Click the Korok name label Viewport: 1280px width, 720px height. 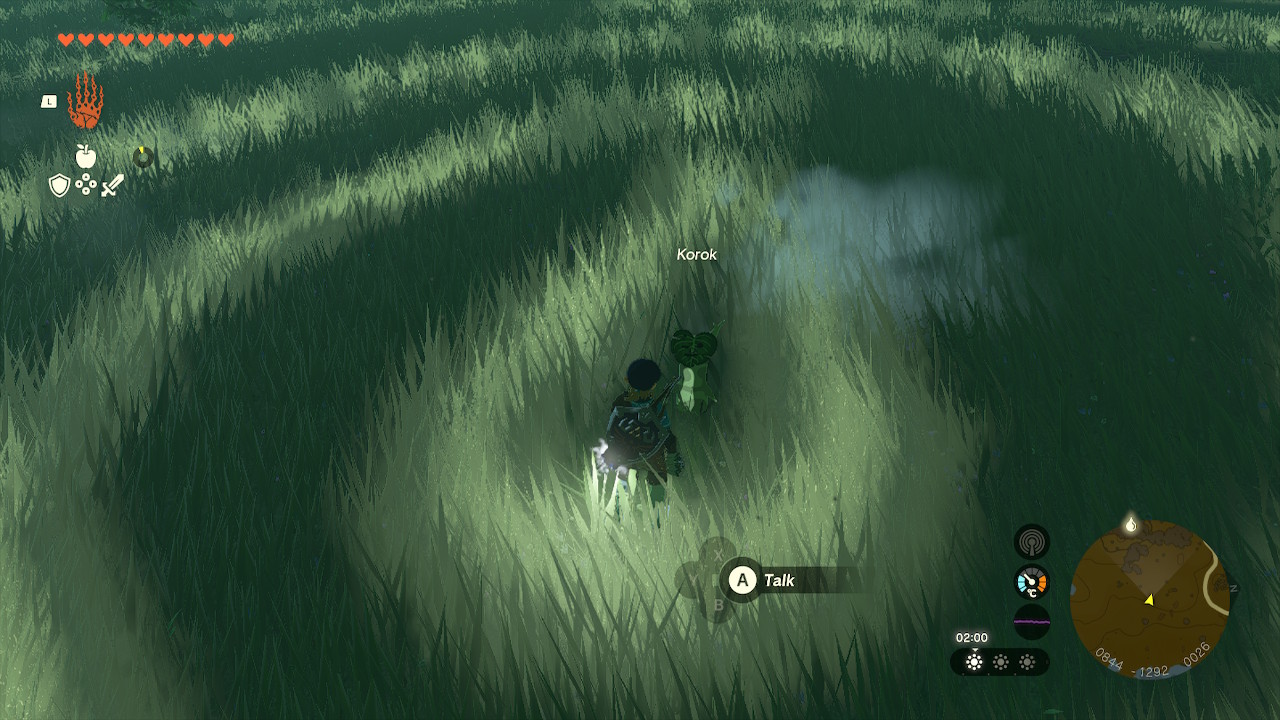pyautogui.click(x=695, y=255)
